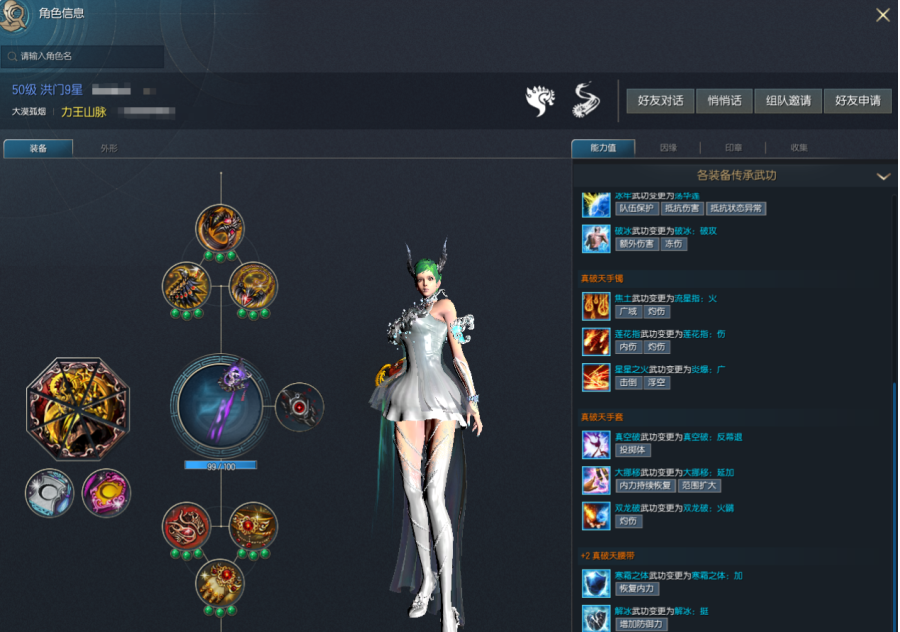Open 好友对话 friend chat
The width and height of the screenshot is (900, 632).
tap(659, 101)
